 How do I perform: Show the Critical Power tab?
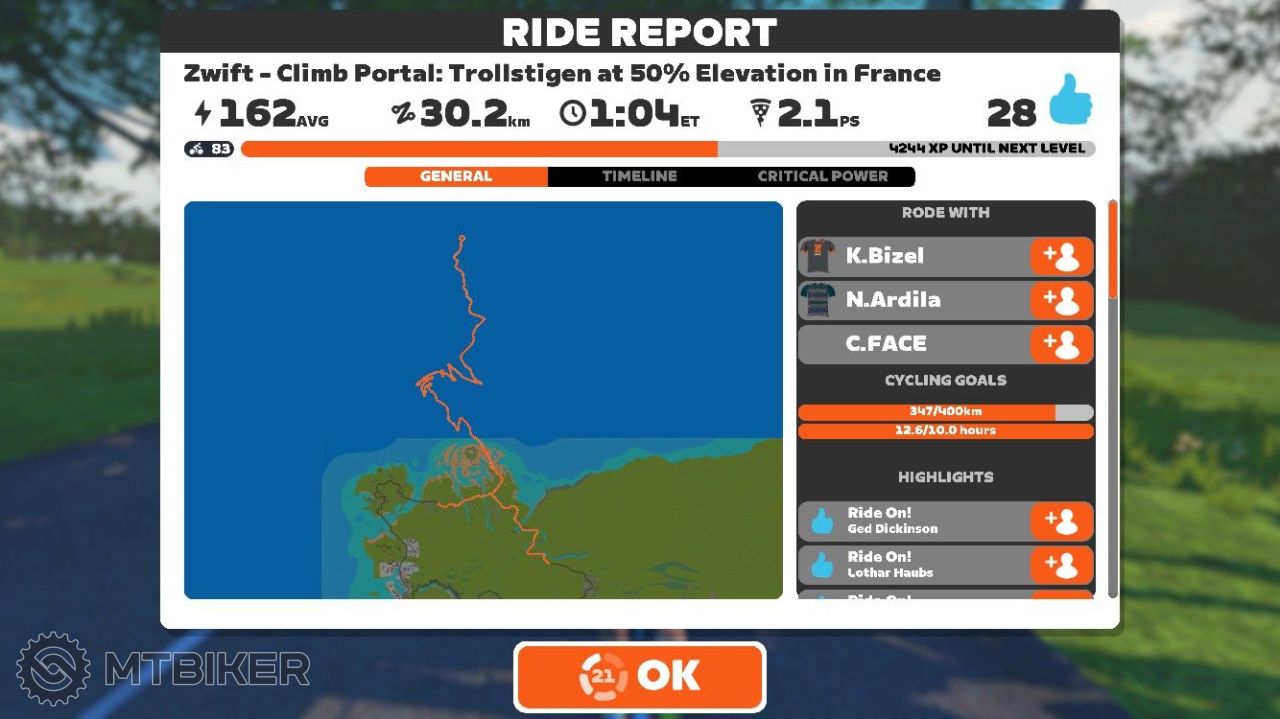822,176
